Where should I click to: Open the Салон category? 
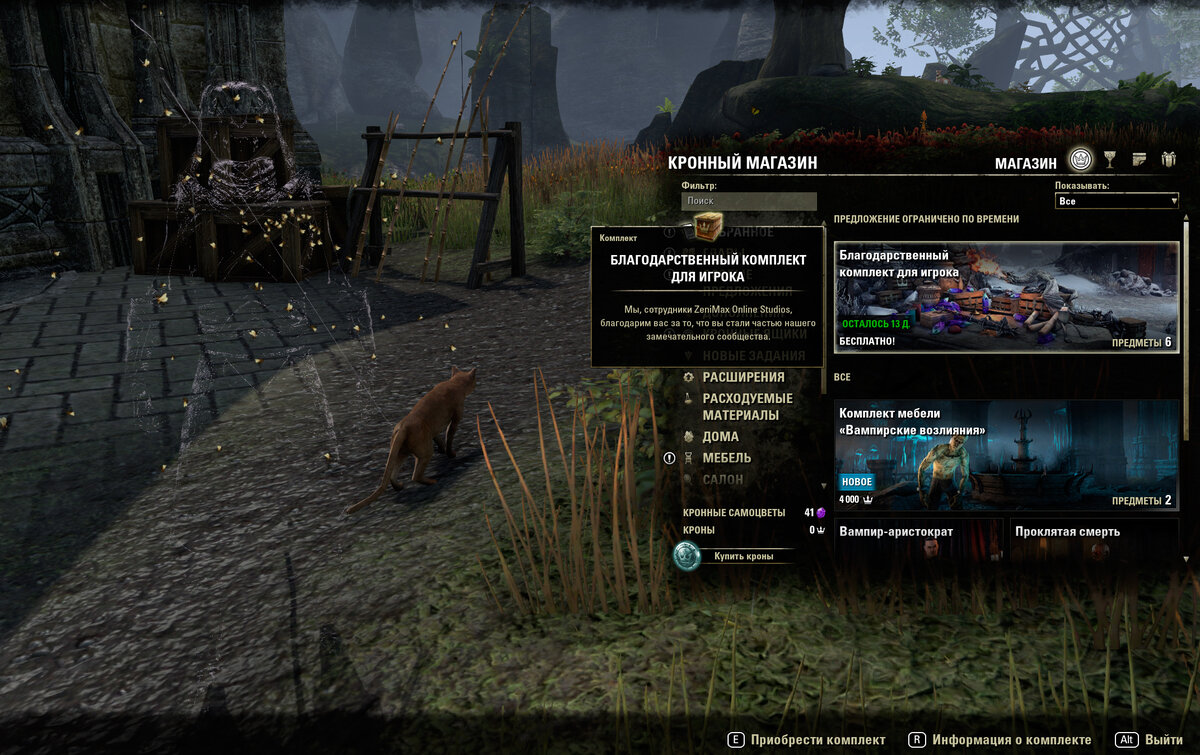pos(723,480)
